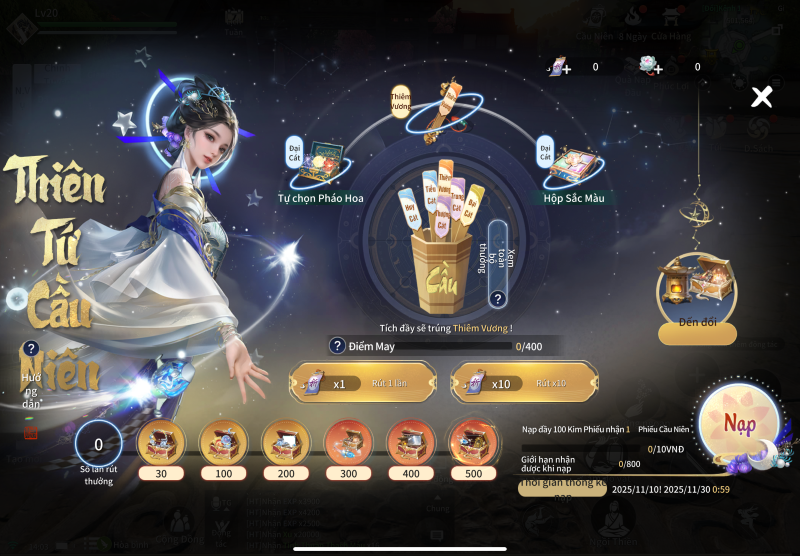This screenshot has width=800, height=556.
Task: Close the Thiên Tứ Cầu Niên event window
Action: 762,97
